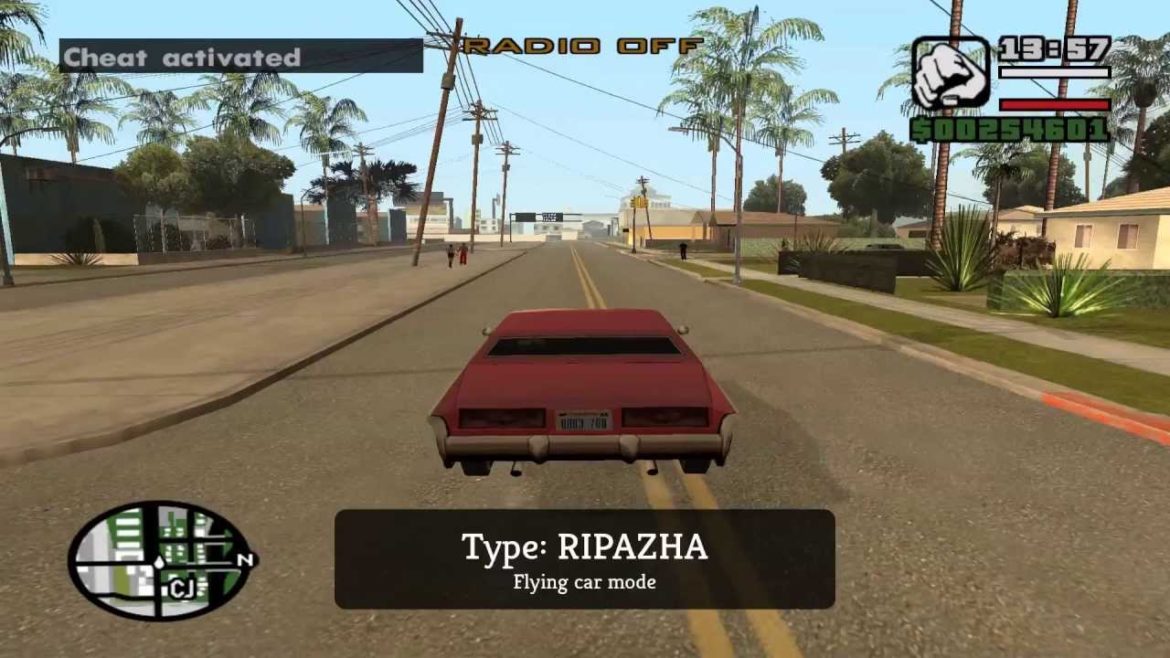The height and width of the screenshot is (658, 1170).
Task: Click the fist weapon icon
Action: click(950, 73)
